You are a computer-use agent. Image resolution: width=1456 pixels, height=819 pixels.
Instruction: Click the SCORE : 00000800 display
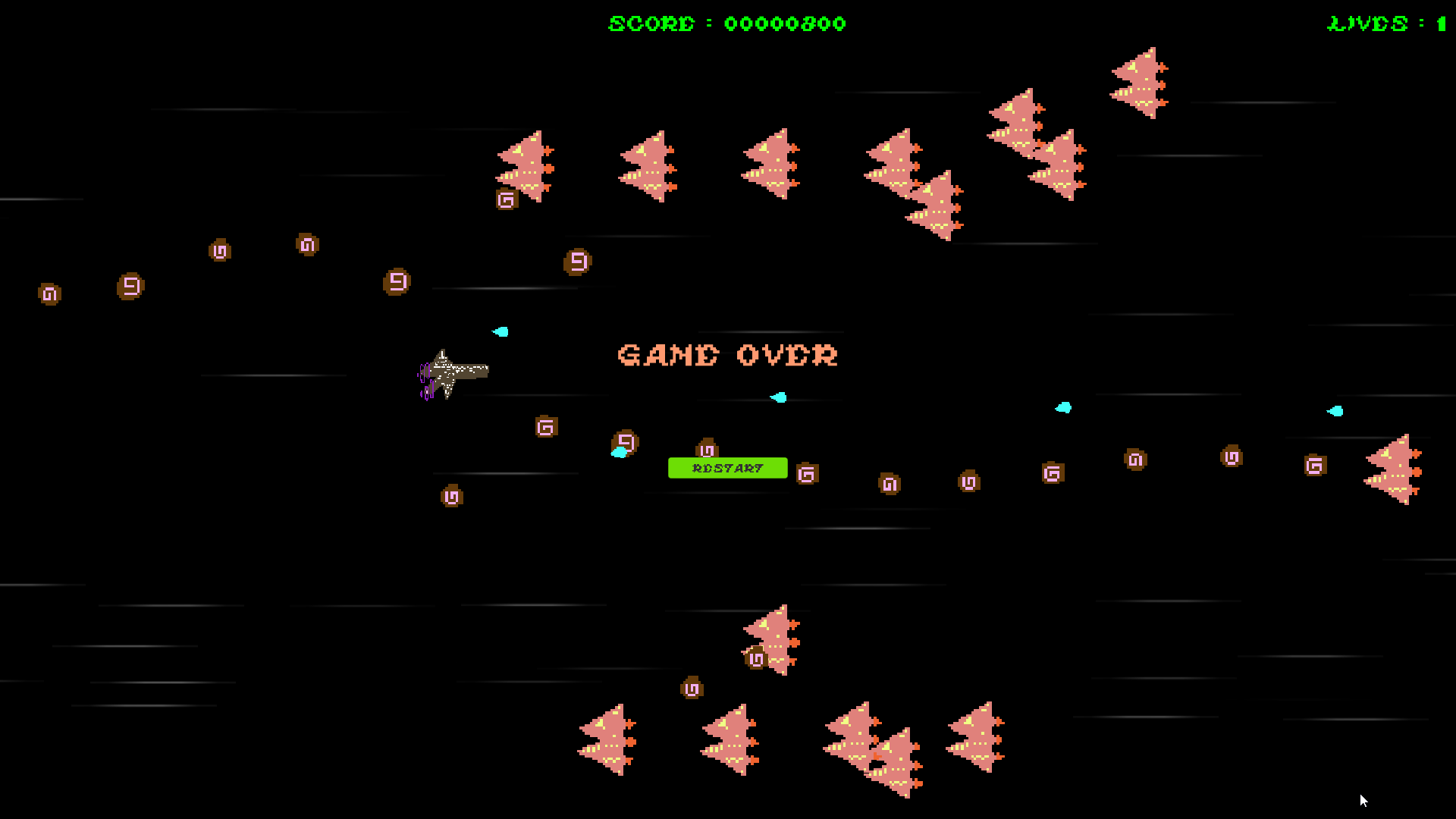coord(726,23)
